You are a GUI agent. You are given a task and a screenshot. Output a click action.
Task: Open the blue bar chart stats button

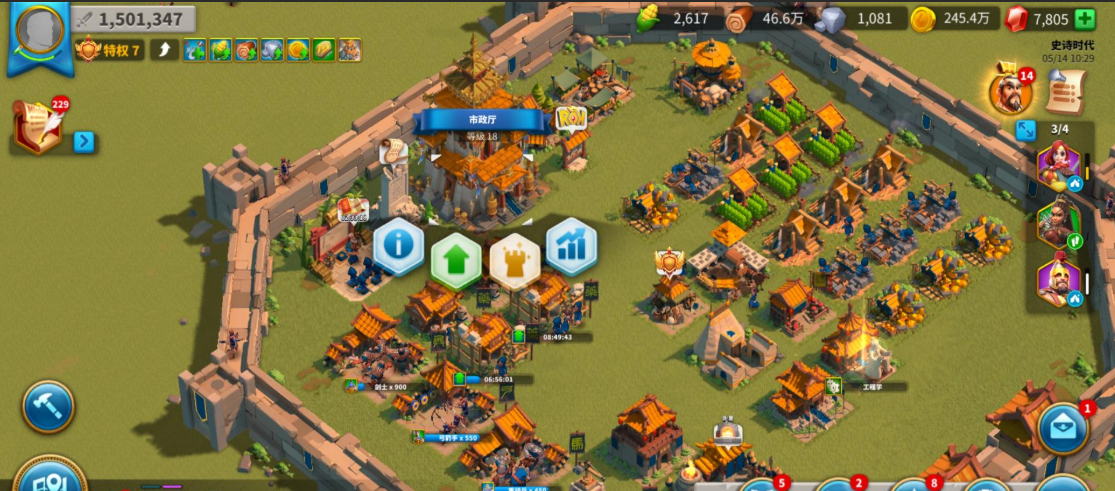[x=571, y=246]
